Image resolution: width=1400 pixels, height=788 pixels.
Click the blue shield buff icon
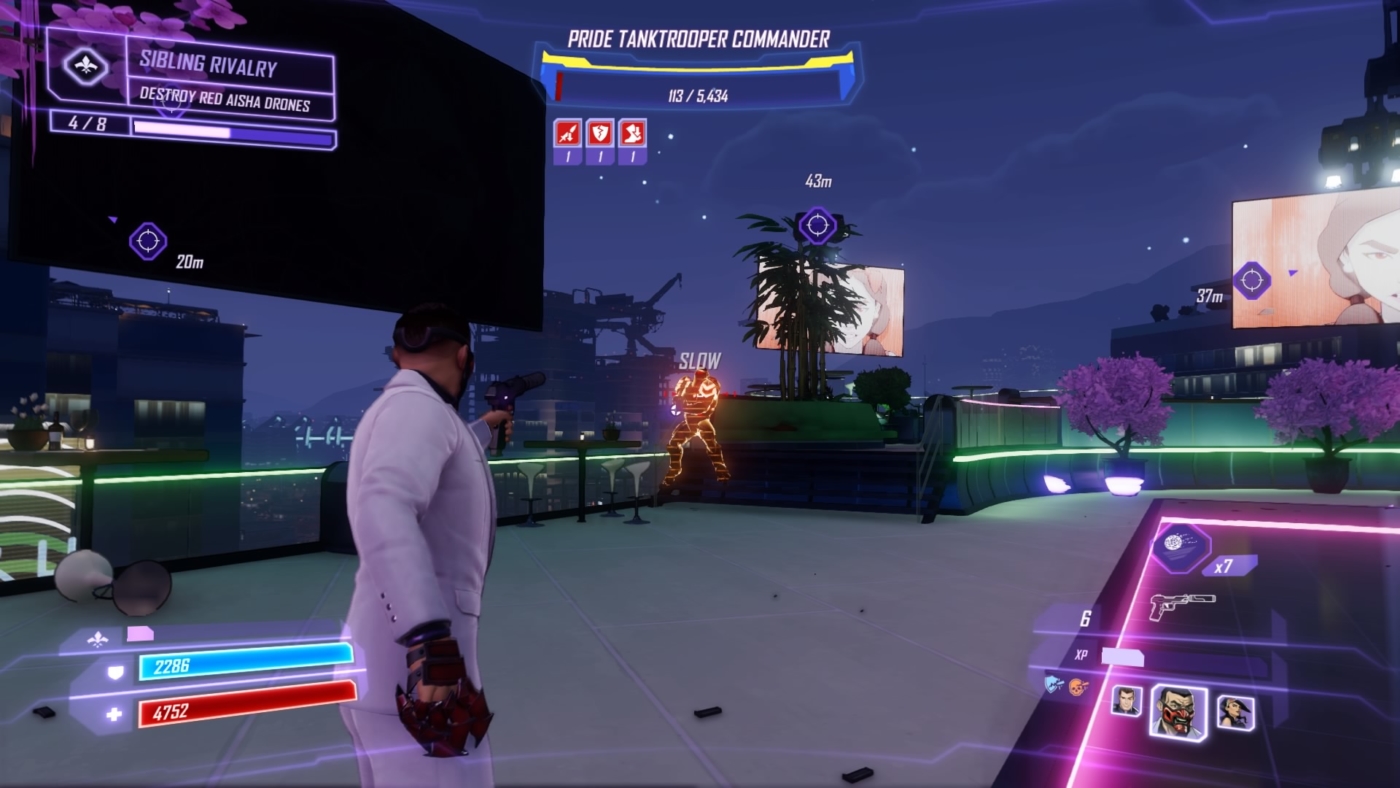click(x=1053, y=684)
